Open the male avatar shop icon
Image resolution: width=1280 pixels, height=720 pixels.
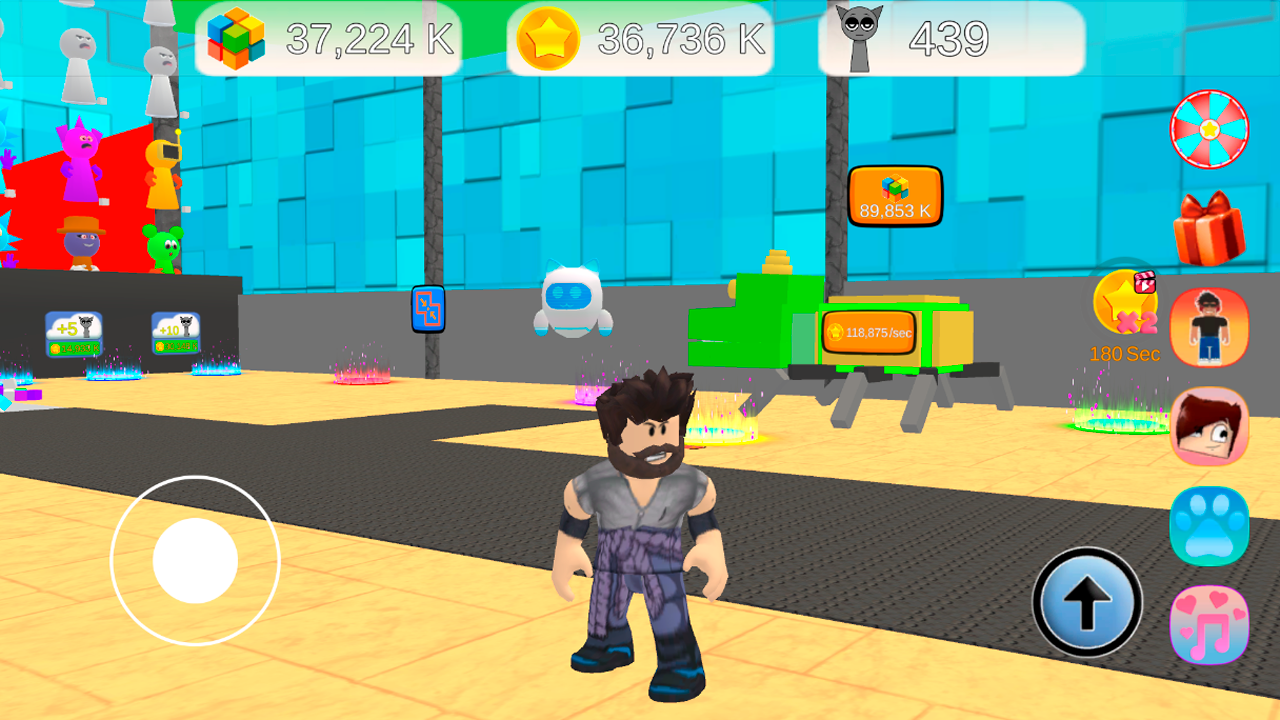(1209, 327)
